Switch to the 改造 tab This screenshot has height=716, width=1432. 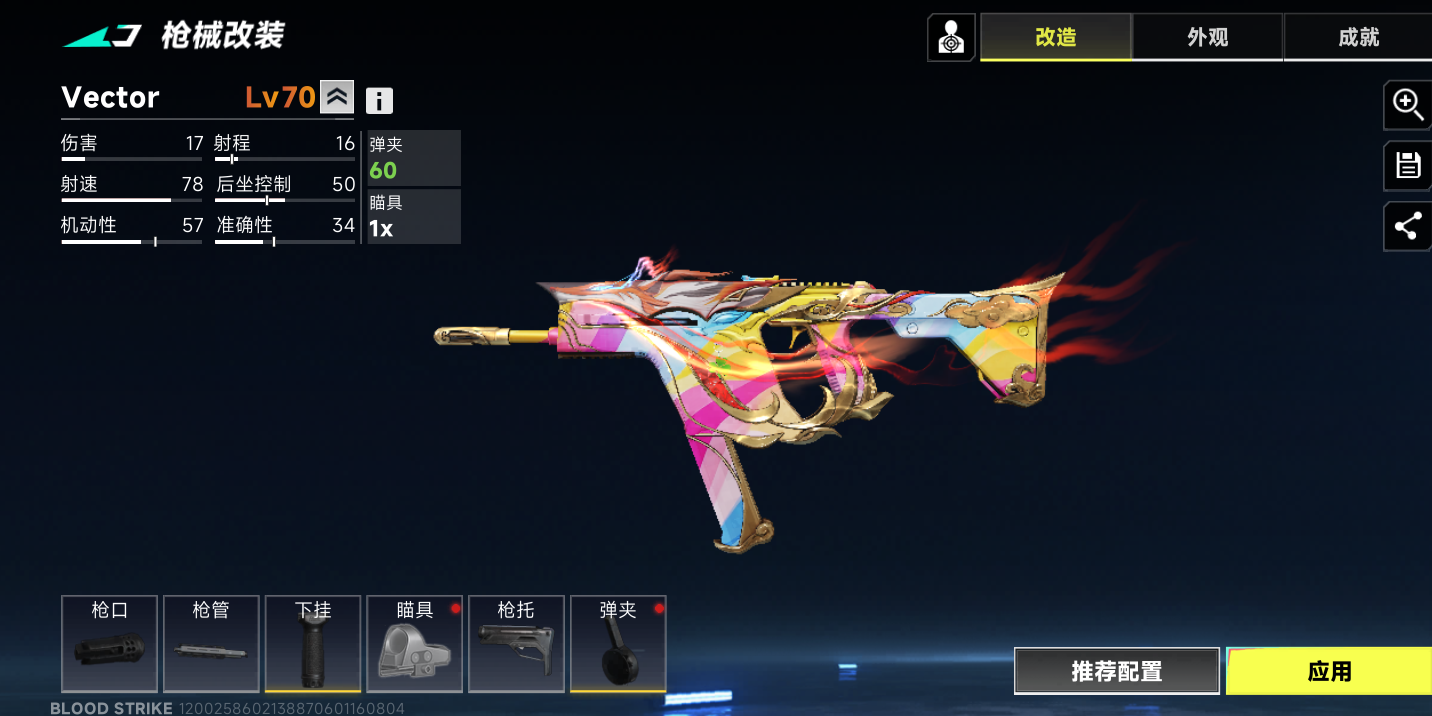point(1055,37)
